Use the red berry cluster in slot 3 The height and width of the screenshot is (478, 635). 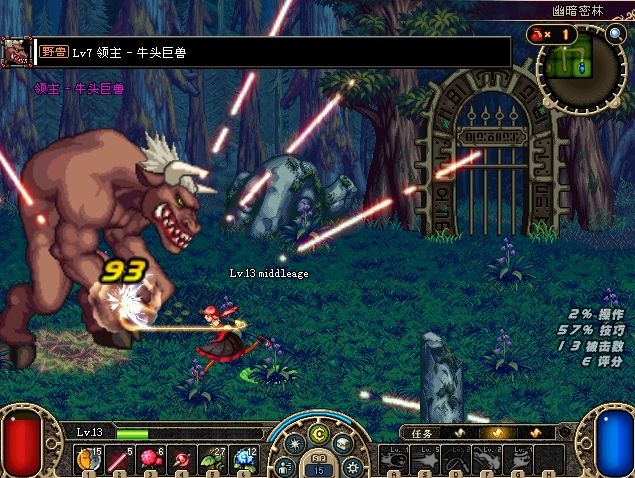pos(150,459)
